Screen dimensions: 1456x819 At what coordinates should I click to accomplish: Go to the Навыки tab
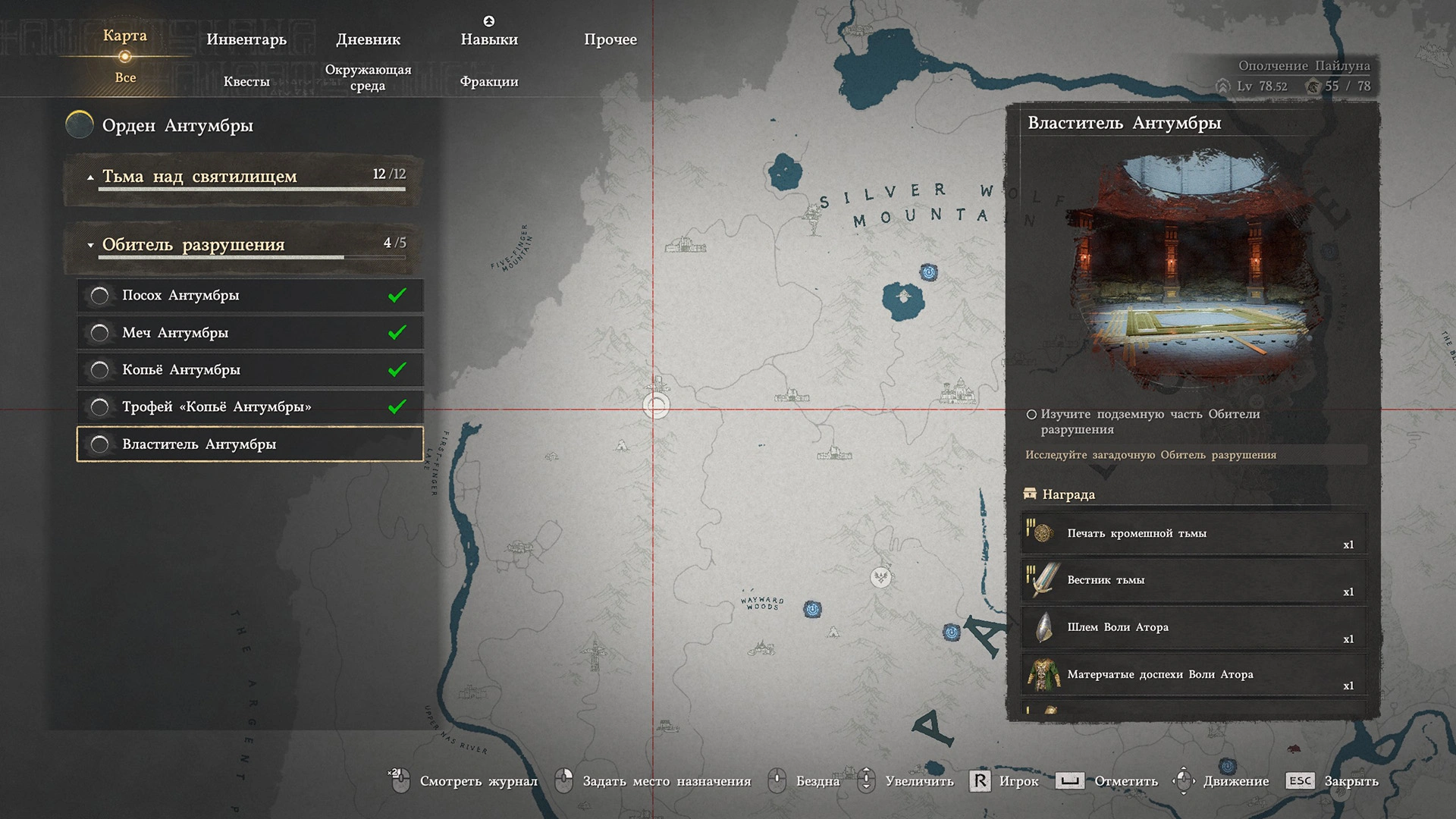pyautogui.click(x=489, y=39)
